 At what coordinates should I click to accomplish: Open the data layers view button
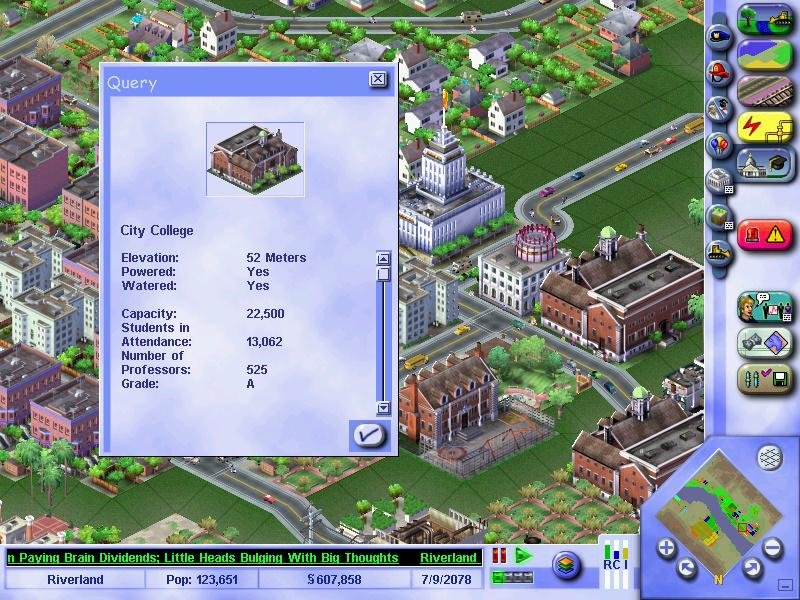(567, 565)
